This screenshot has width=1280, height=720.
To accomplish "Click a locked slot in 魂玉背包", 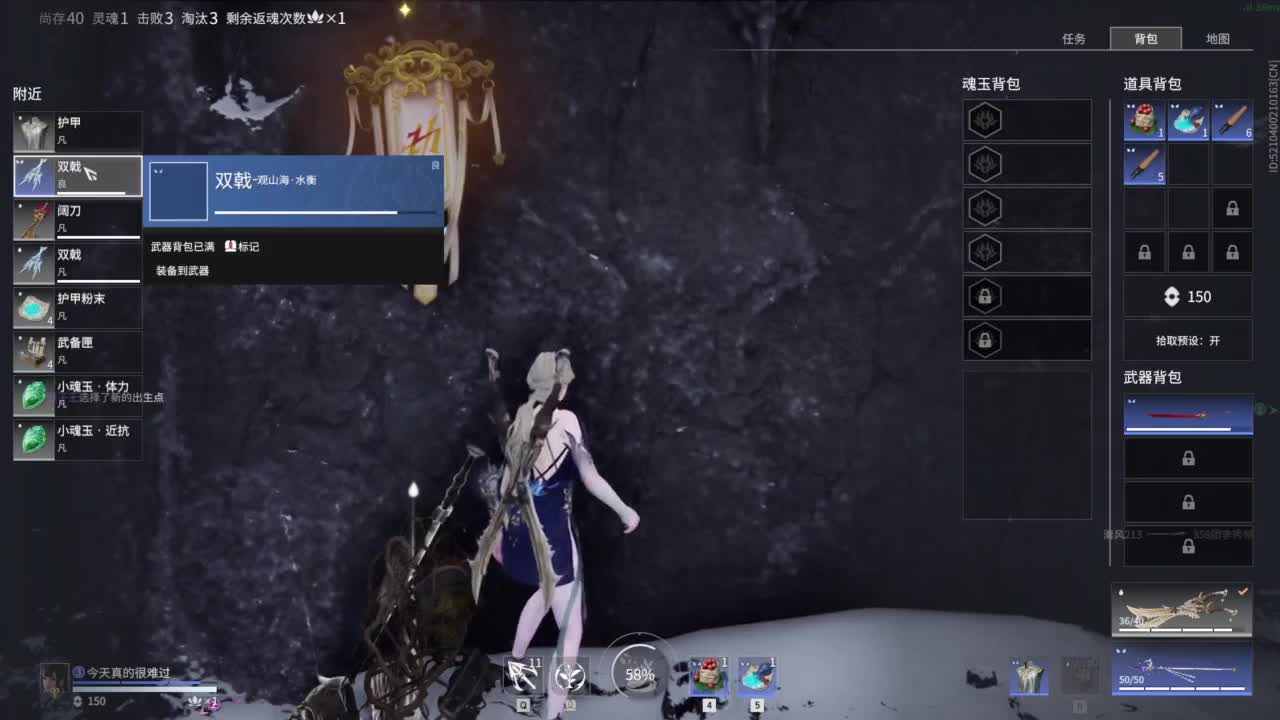I will coord(1026,296).
